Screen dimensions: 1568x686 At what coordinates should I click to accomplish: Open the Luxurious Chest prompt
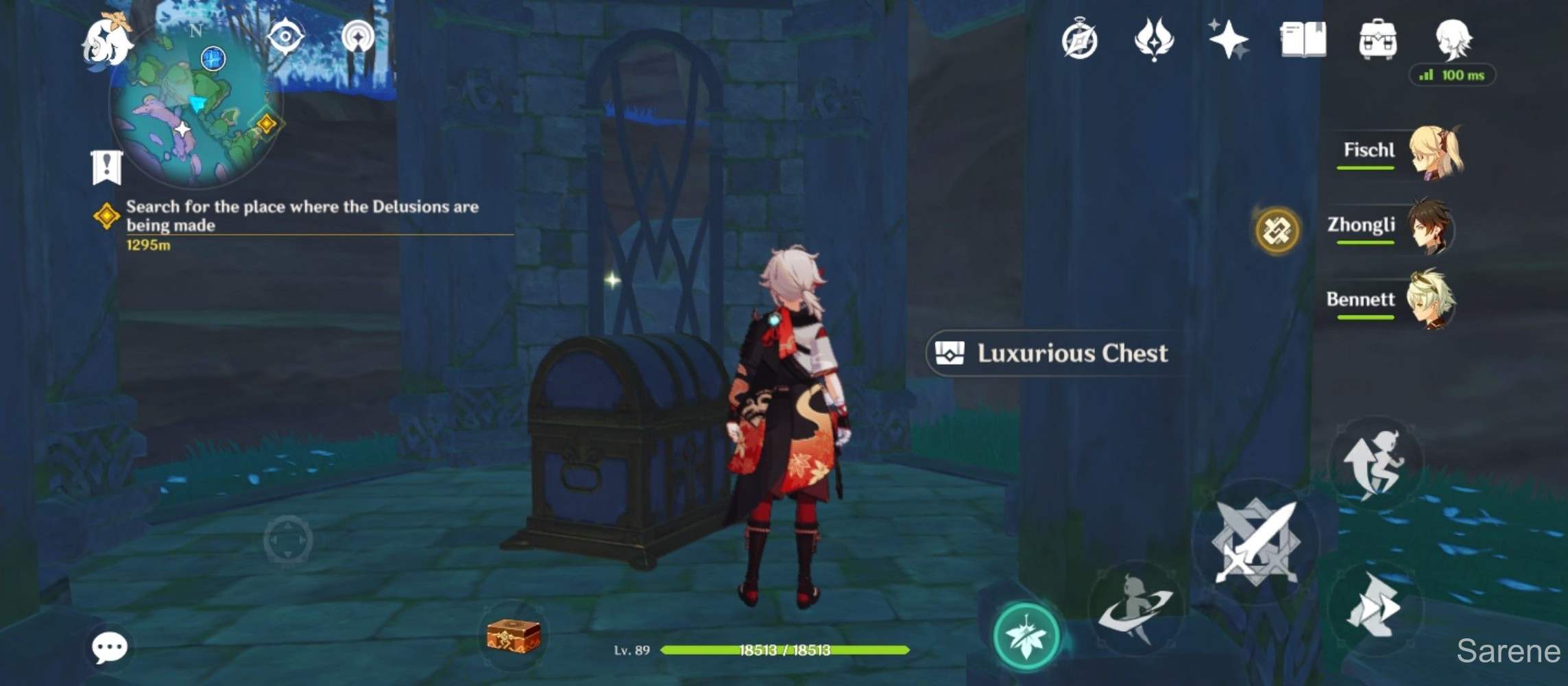[1053, 354]
